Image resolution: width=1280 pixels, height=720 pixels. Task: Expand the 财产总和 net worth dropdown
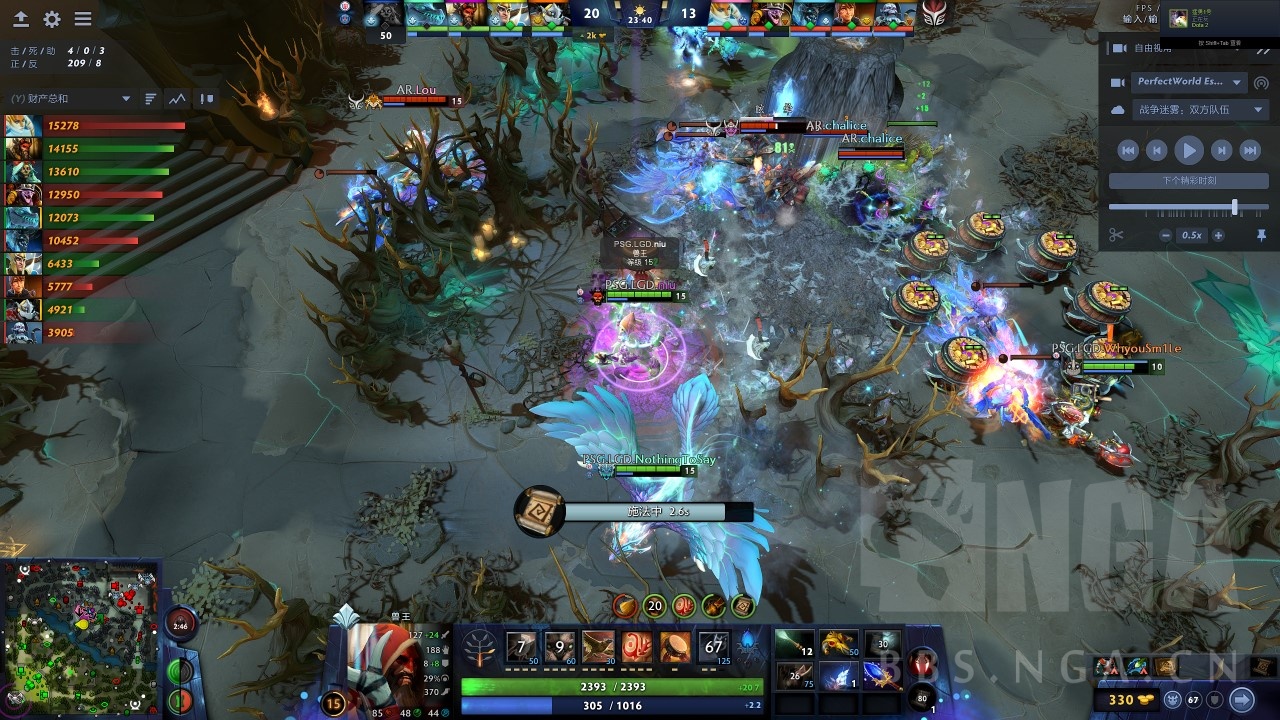[125, 98]
